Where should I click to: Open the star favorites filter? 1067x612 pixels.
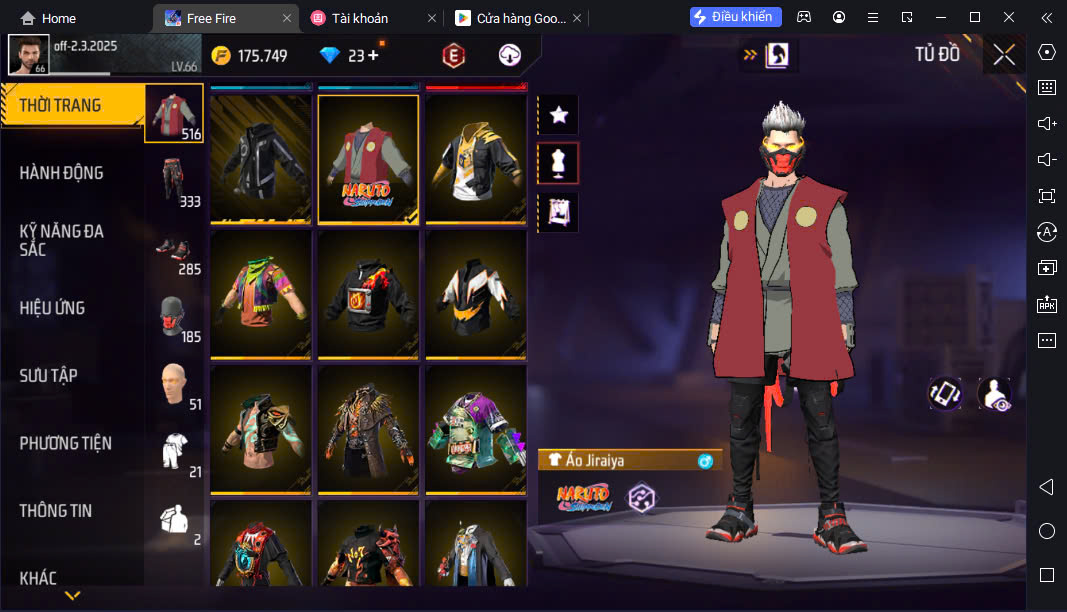559,116
